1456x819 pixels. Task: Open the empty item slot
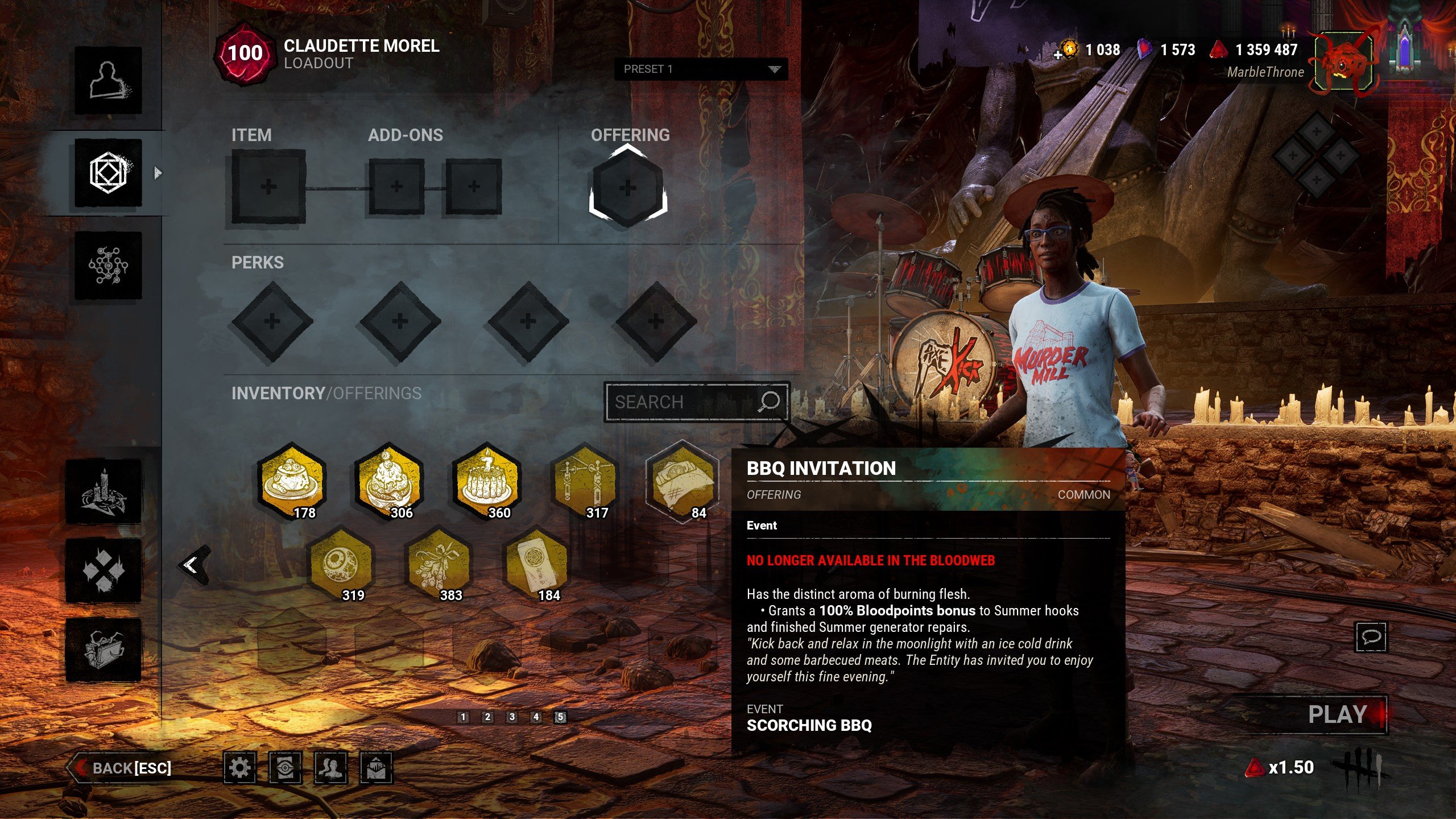268,187
